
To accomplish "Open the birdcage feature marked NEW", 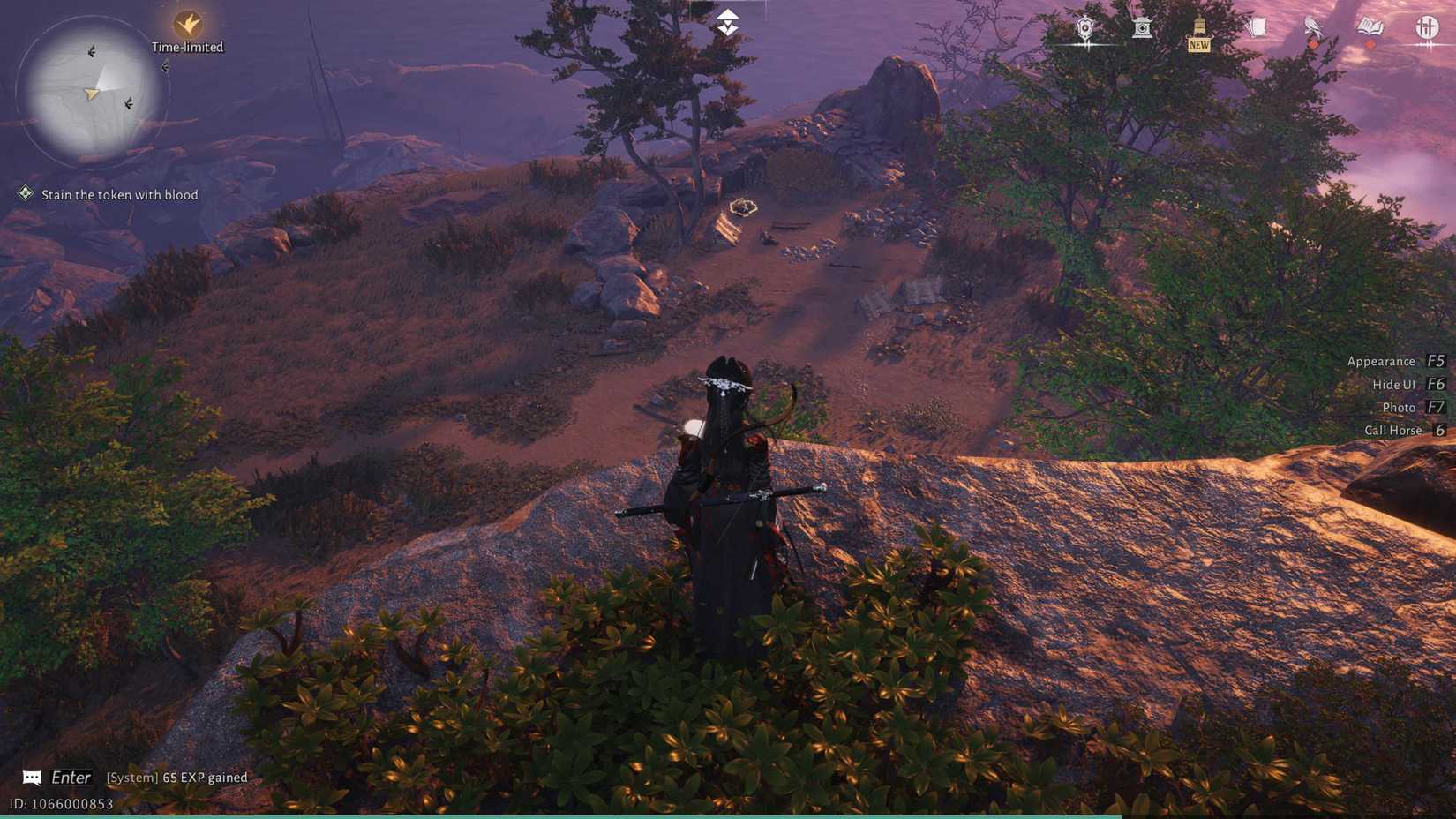I will (x=1198, y=26).
